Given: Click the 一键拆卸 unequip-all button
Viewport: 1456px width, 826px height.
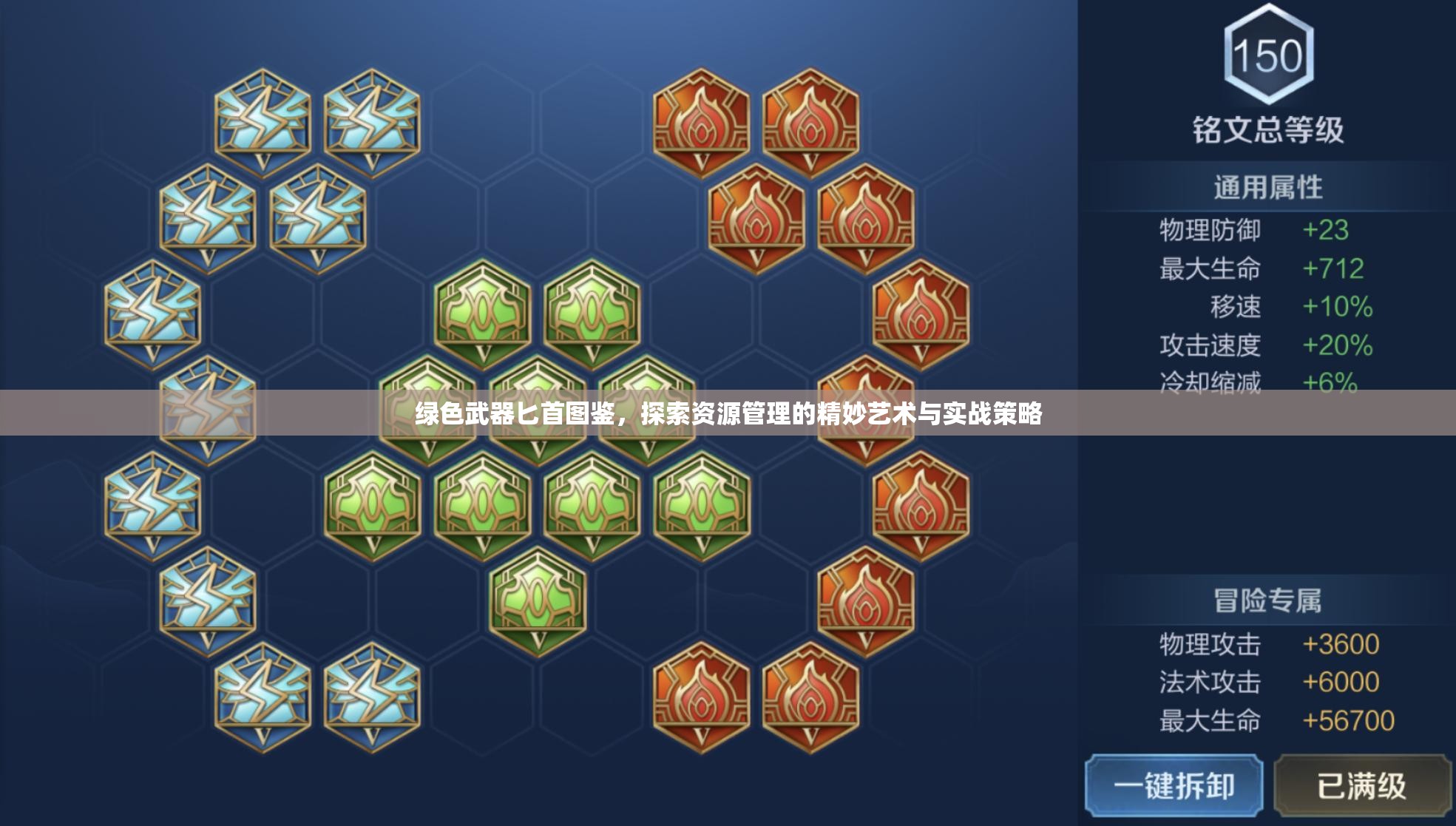Looking at the screenshot, I should [x=1174, y=785].
